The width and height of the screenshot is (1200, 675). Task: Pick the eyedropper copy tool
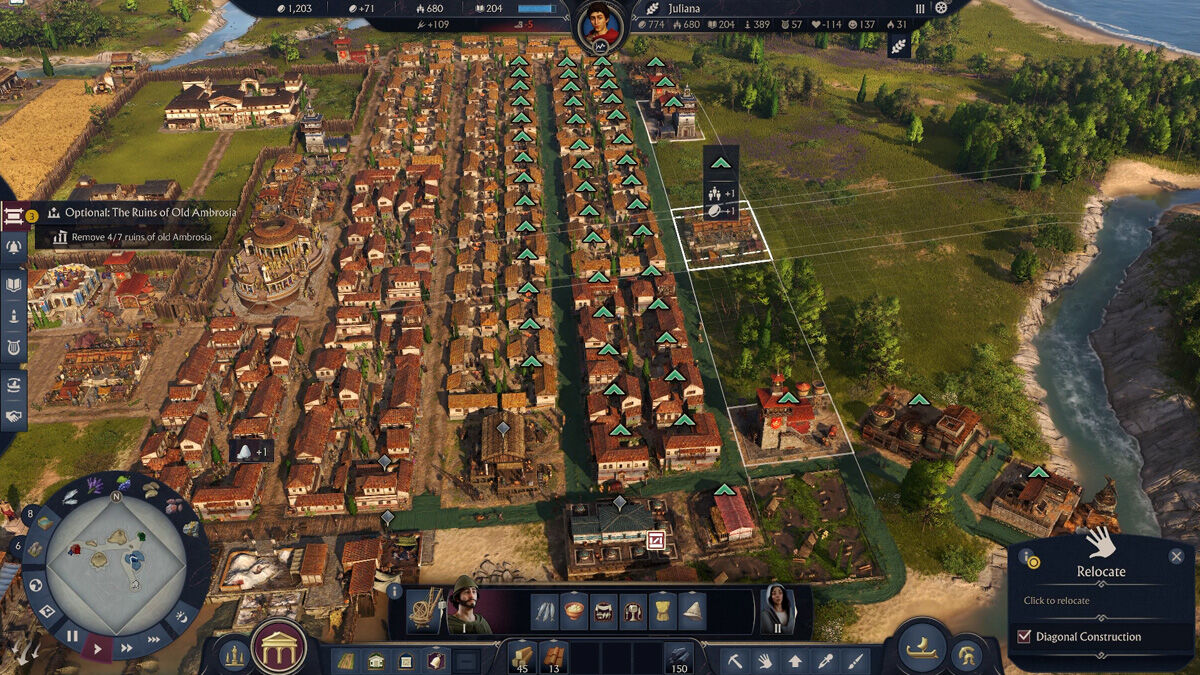coord(825,660)
